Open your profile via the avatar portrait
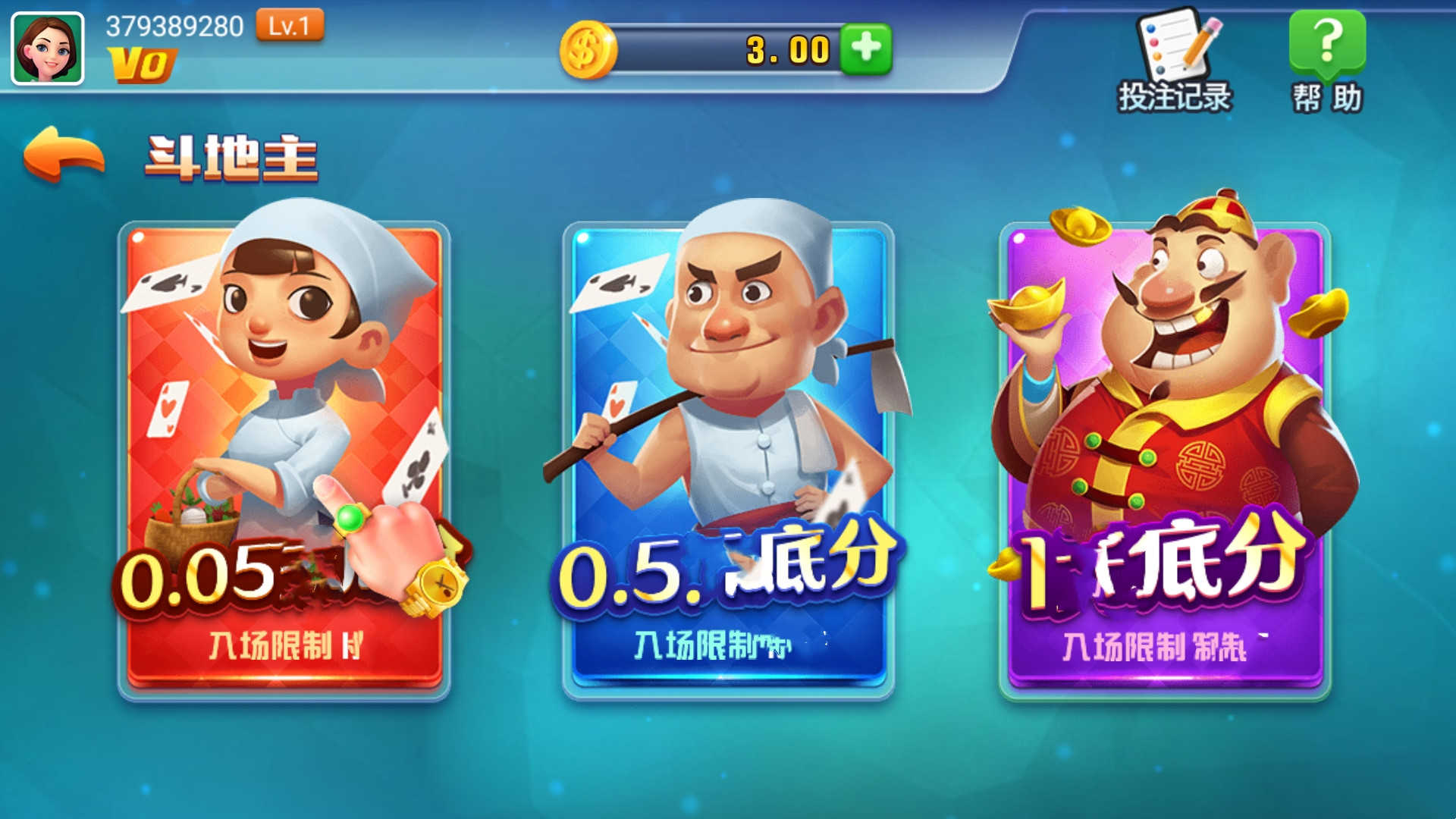Screen dimensions: 1456x819 45,45
